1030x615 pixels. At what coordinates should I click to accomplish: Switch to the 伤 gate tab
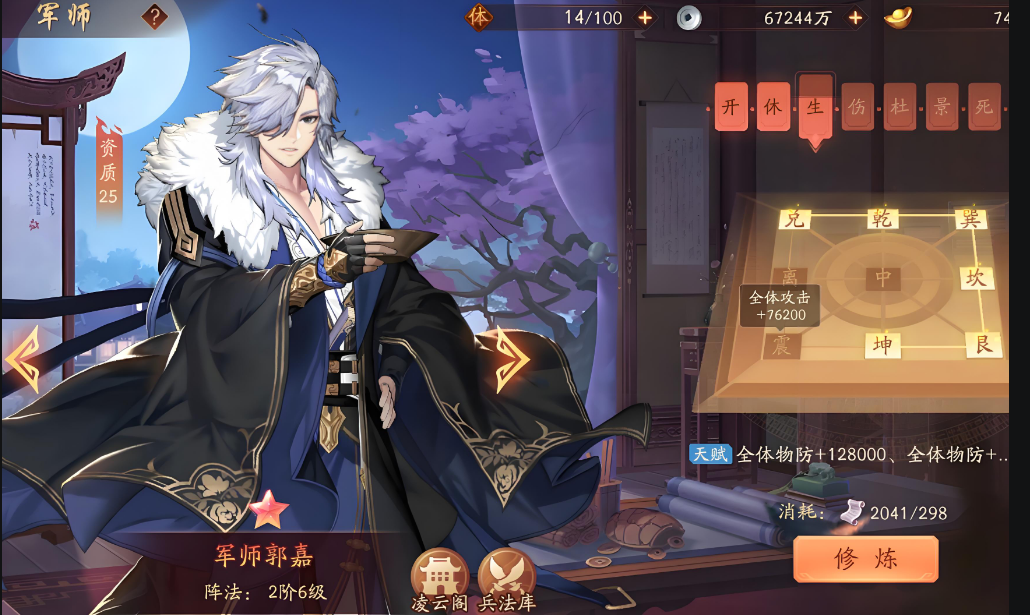[x=857, y=107]
